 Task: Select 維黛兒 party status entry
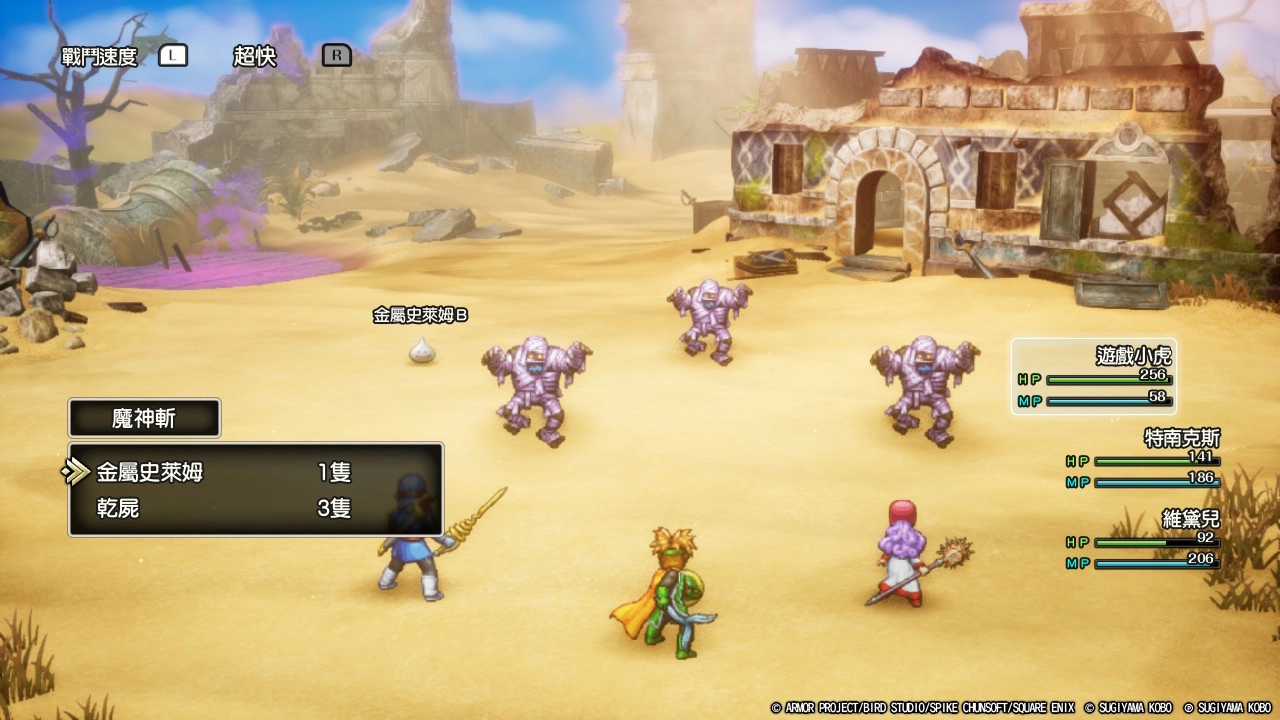point(1144,540)
